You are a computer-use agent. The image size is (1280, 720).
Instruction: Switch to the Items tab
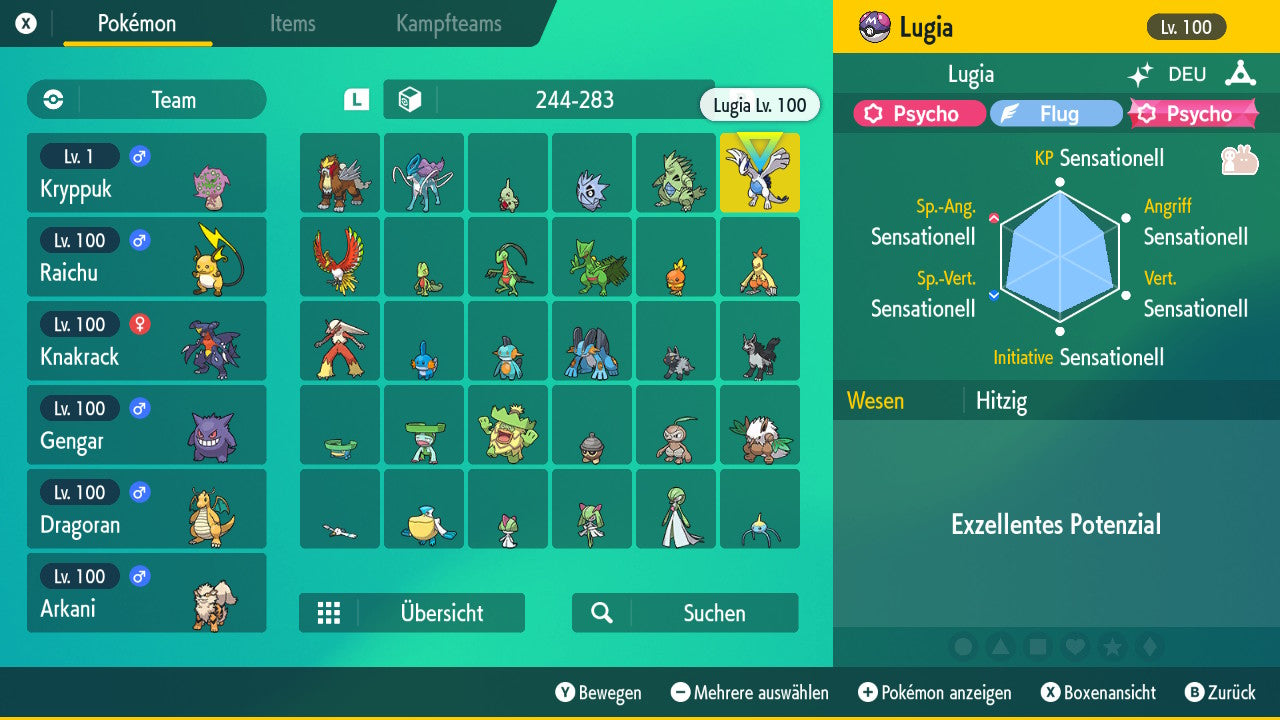pos(292,25)
